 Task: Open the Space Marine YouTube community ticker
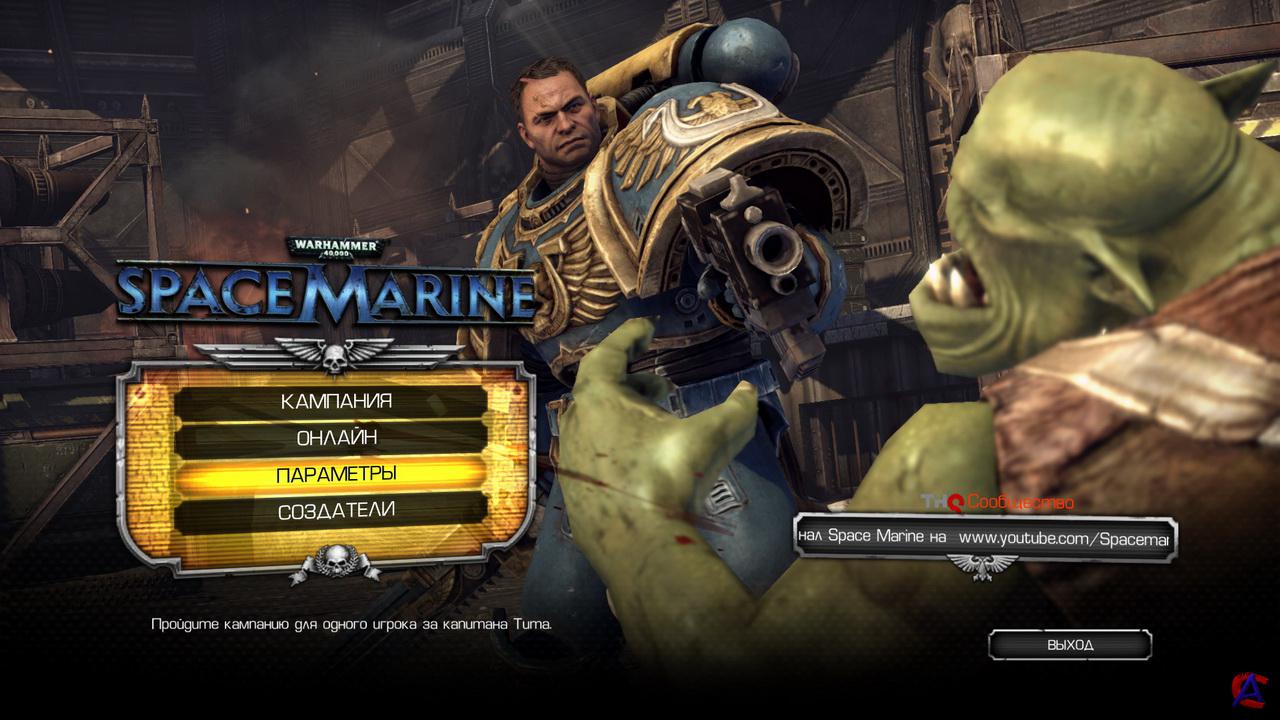point(984,538)
